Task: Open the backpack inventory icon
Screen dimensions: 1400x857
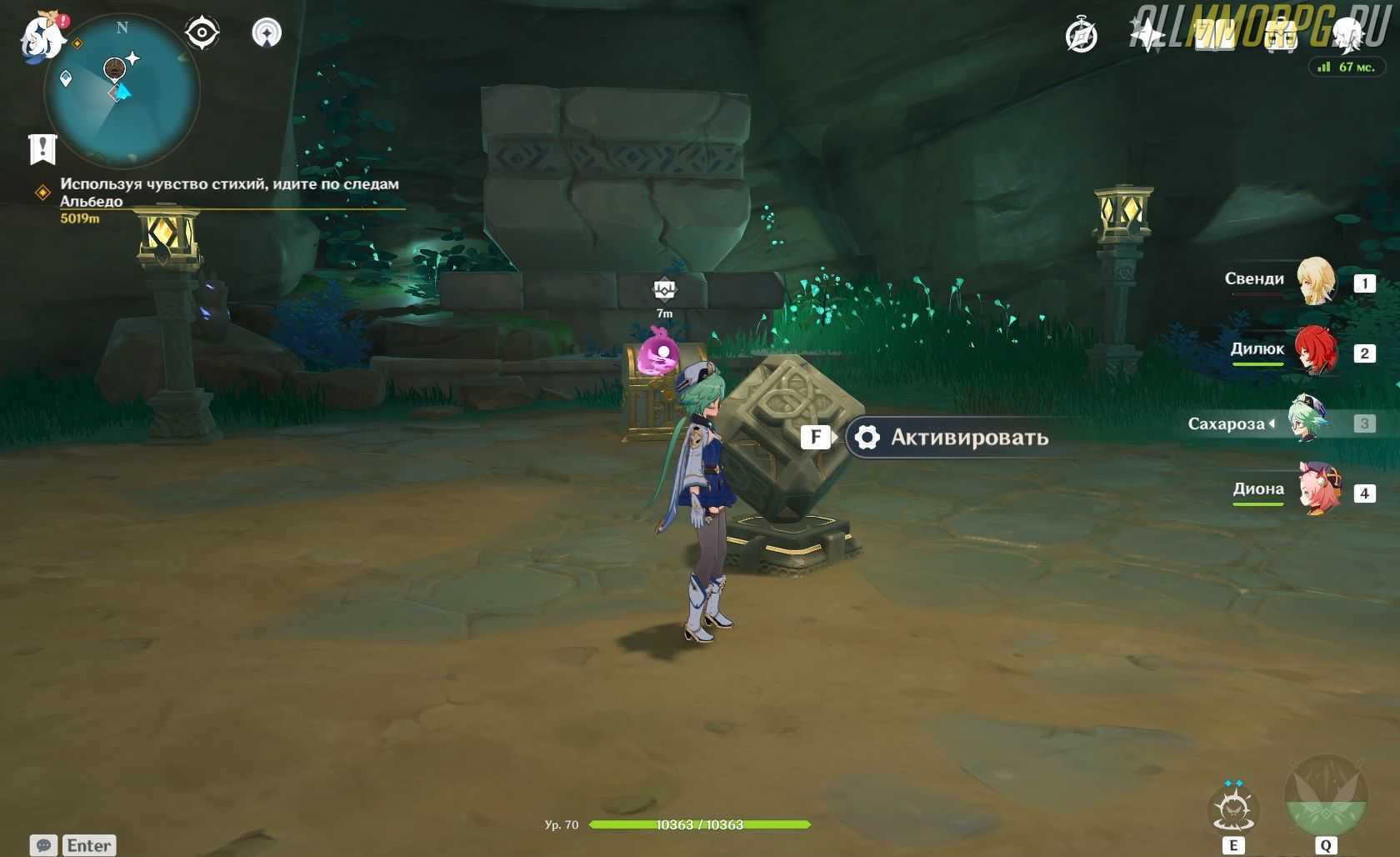Action: pos(1280,35)
